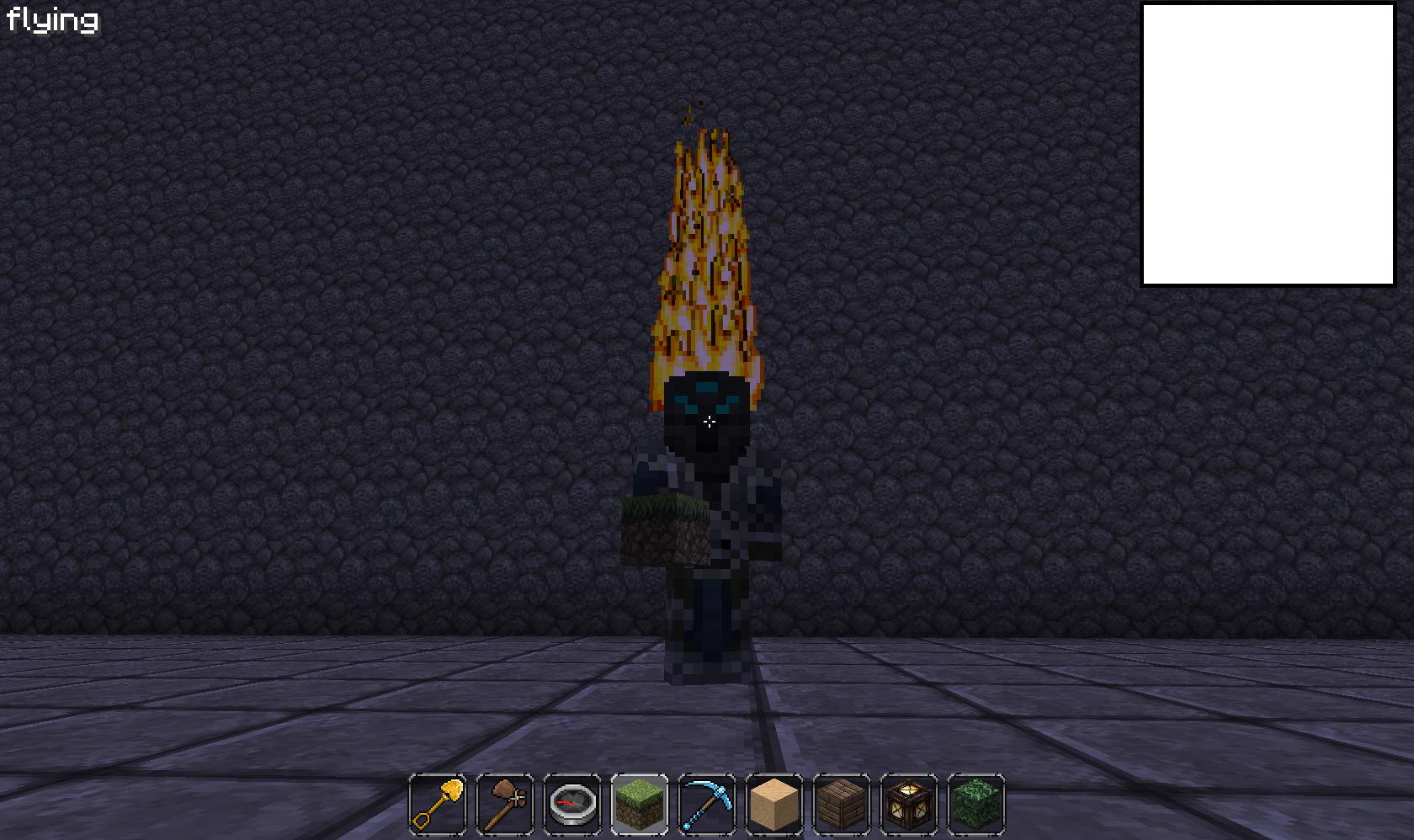Viewport: 1414px width, 840px height.
Task: Select the sand block slot
Action: tap(774, 804)
